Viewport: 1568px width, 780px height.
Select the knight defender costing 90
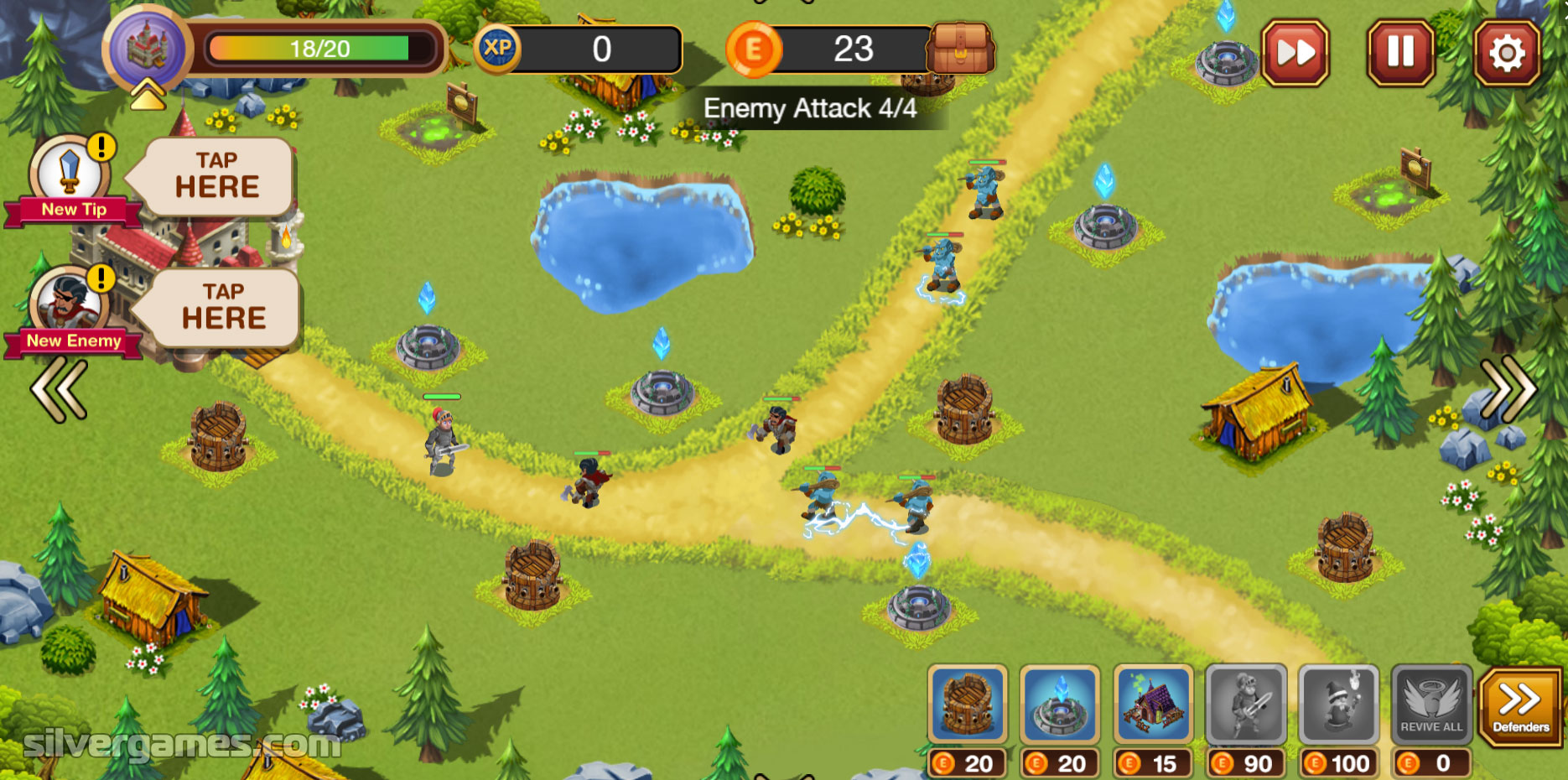(1246, 705)
